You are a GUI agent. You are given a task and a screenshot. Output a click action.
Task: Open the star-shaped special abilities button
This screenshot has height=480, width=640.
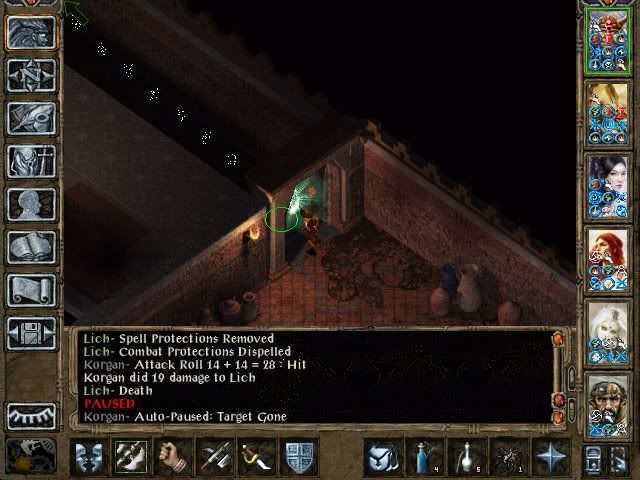pos(551,456)
